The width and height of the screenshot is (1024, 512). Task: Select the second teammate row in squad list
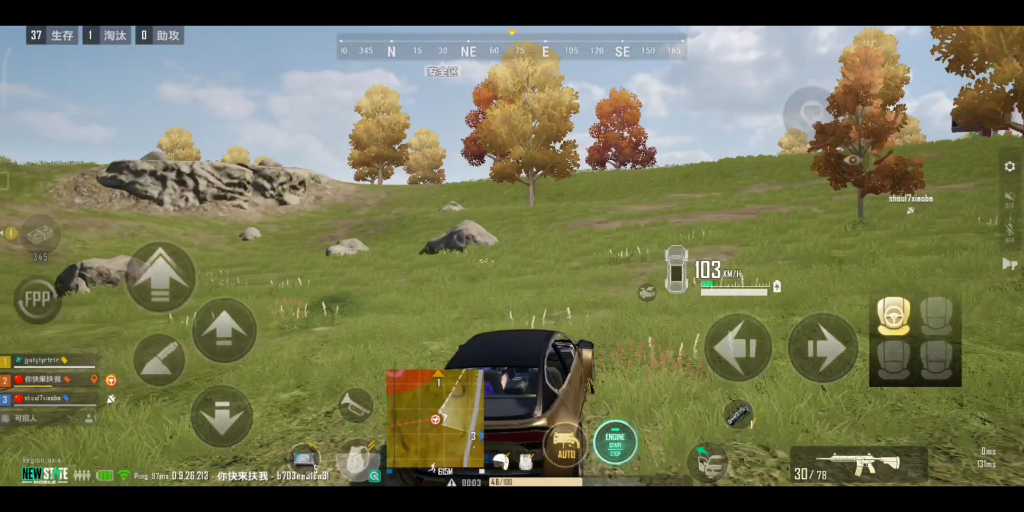pyautogui.click(x=50, y=380)
